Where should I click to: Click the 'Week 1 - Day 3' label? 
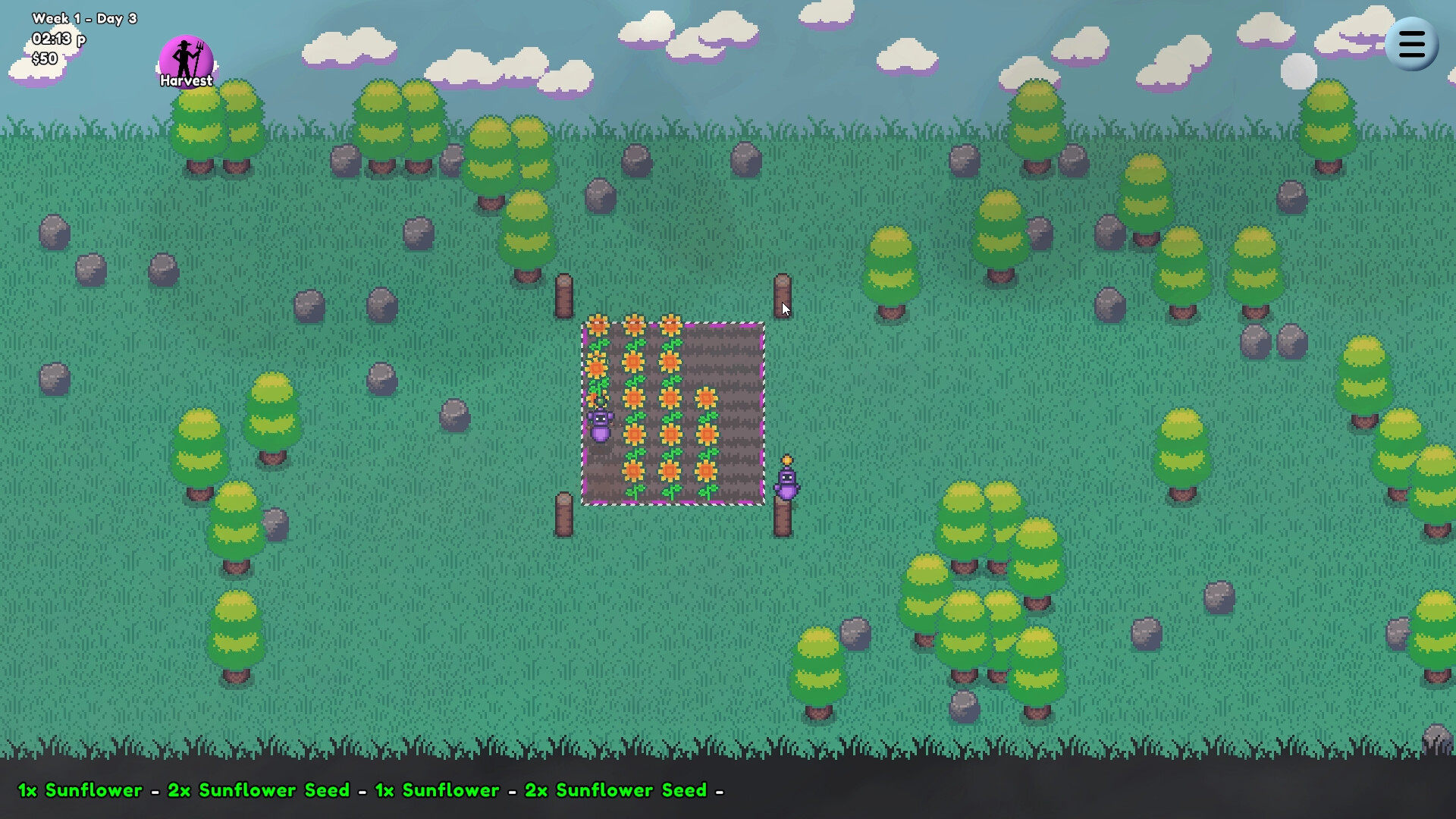(x=85, y=18)
